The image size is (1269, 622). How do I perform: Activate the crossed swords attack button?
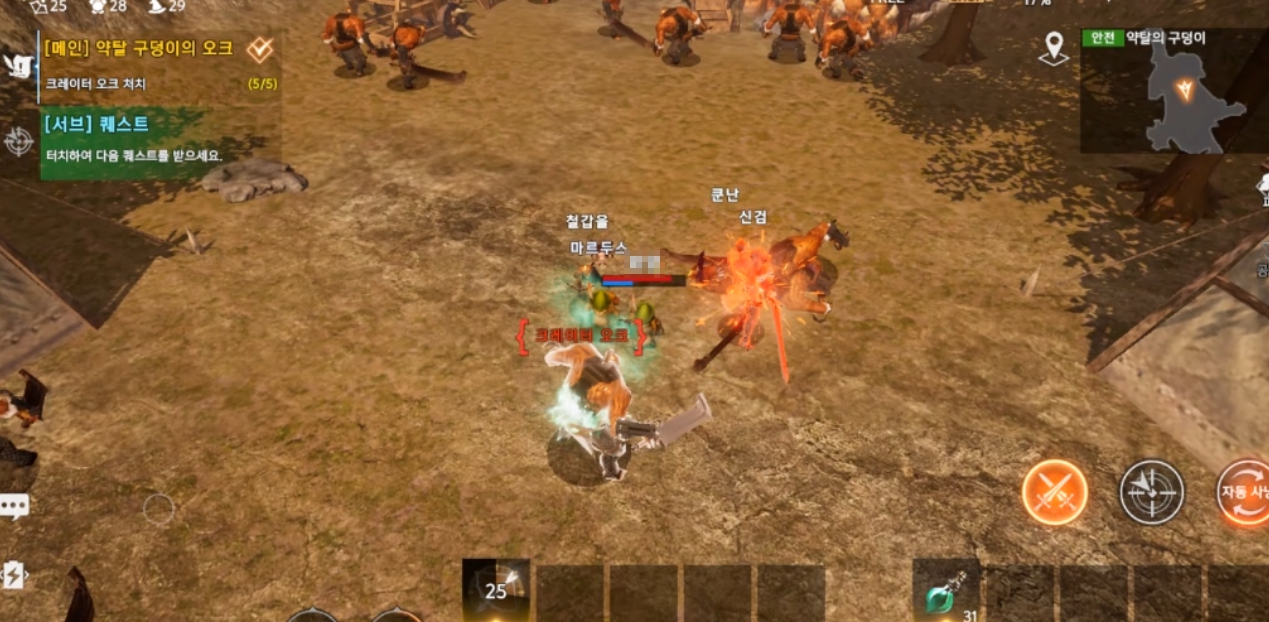1054,492
